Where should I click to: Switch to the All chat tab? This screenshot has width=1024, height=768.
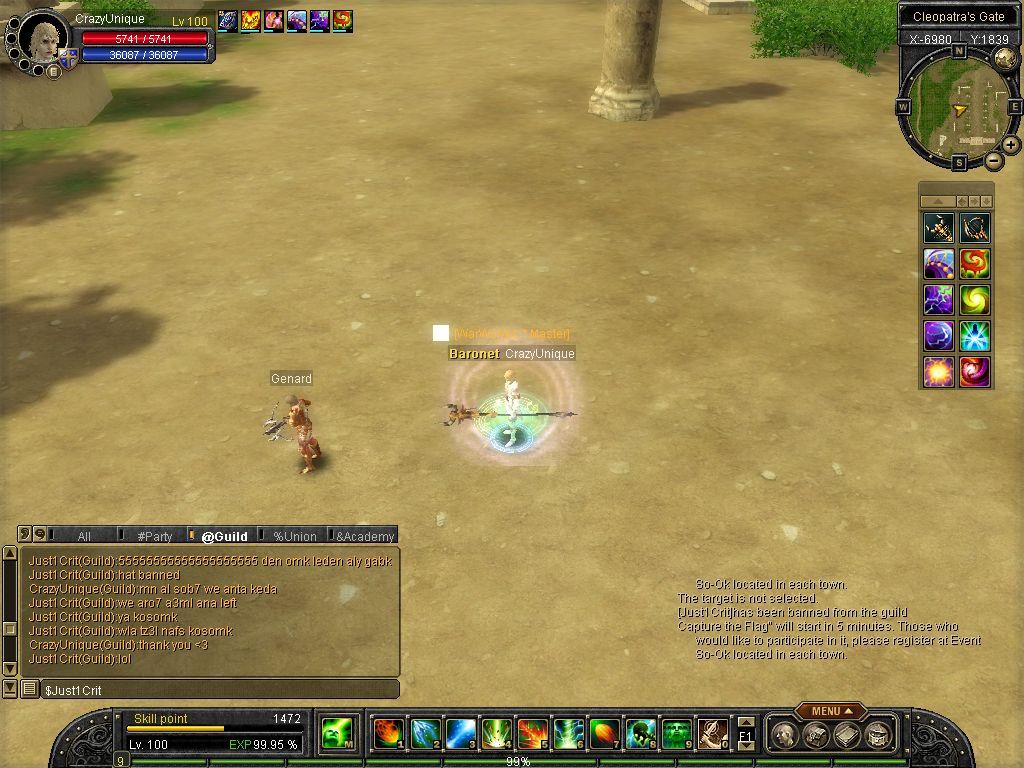click(x=84, y=536)
